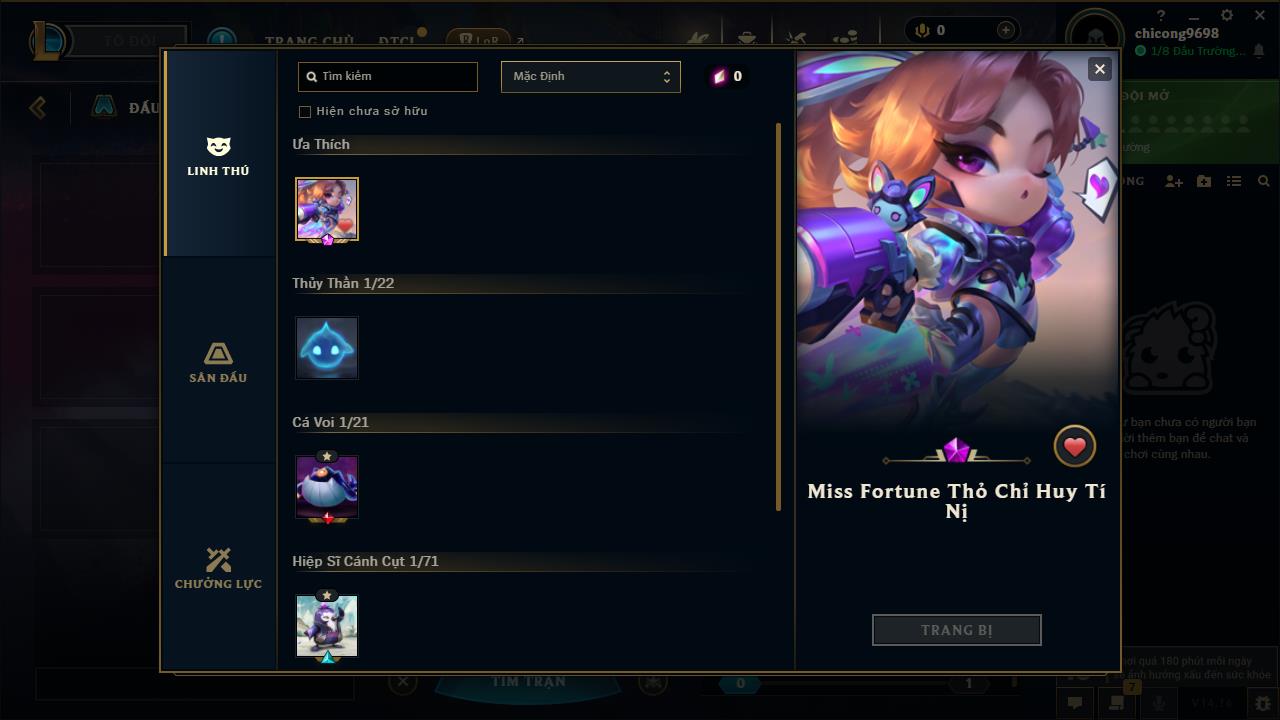1280x720 pixels.
Task: Switch to the Linh Thú tab
Action: [x=218, y=157]
